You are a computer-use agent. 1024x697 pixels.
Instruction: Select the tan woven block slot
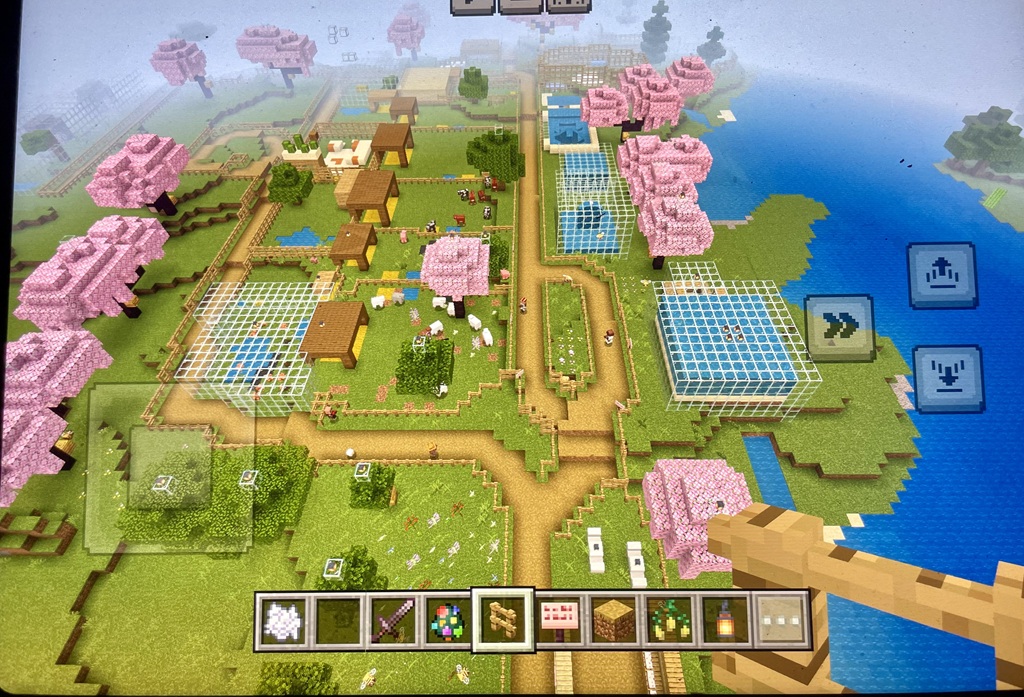[x=613, y=620]
